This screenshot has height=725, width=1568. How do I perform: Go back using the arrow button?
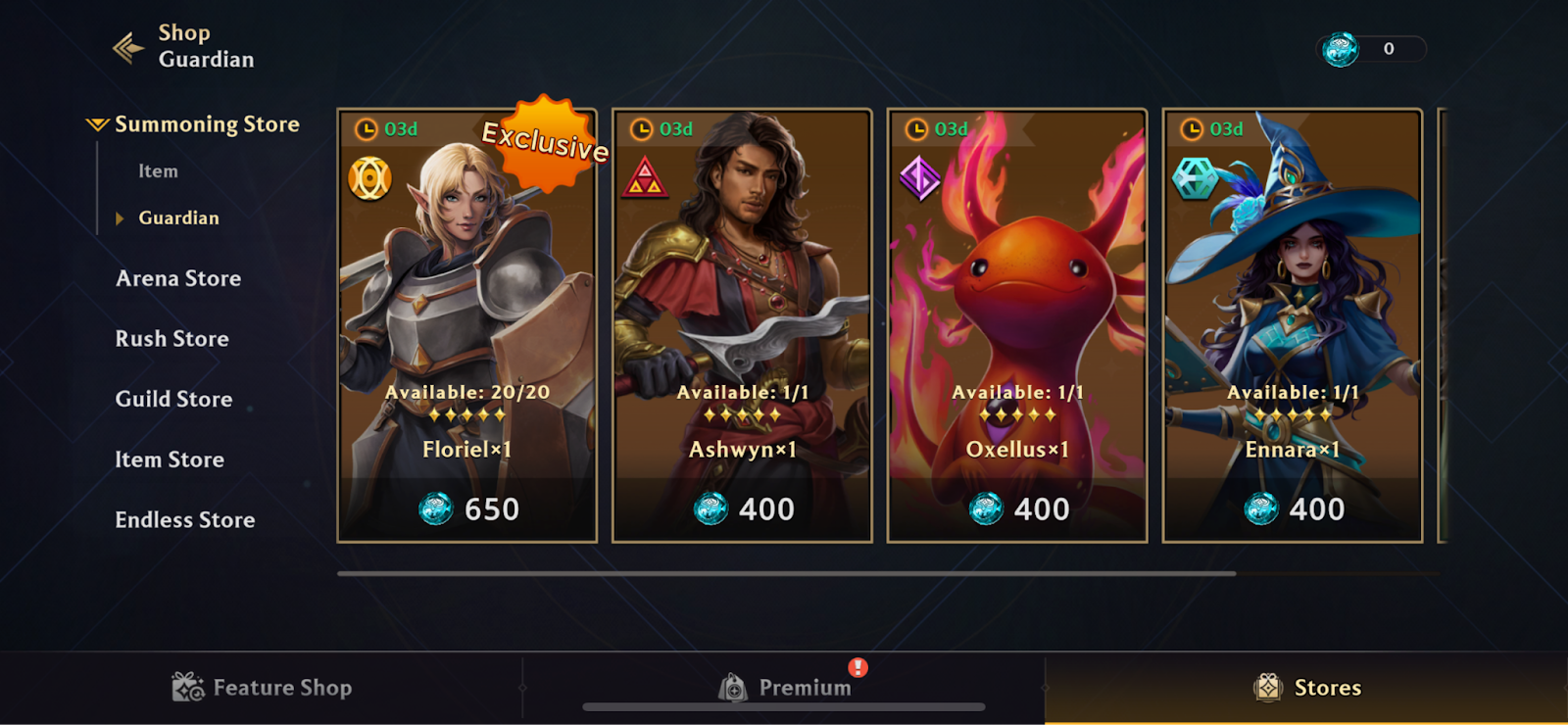tap(128, 47)
